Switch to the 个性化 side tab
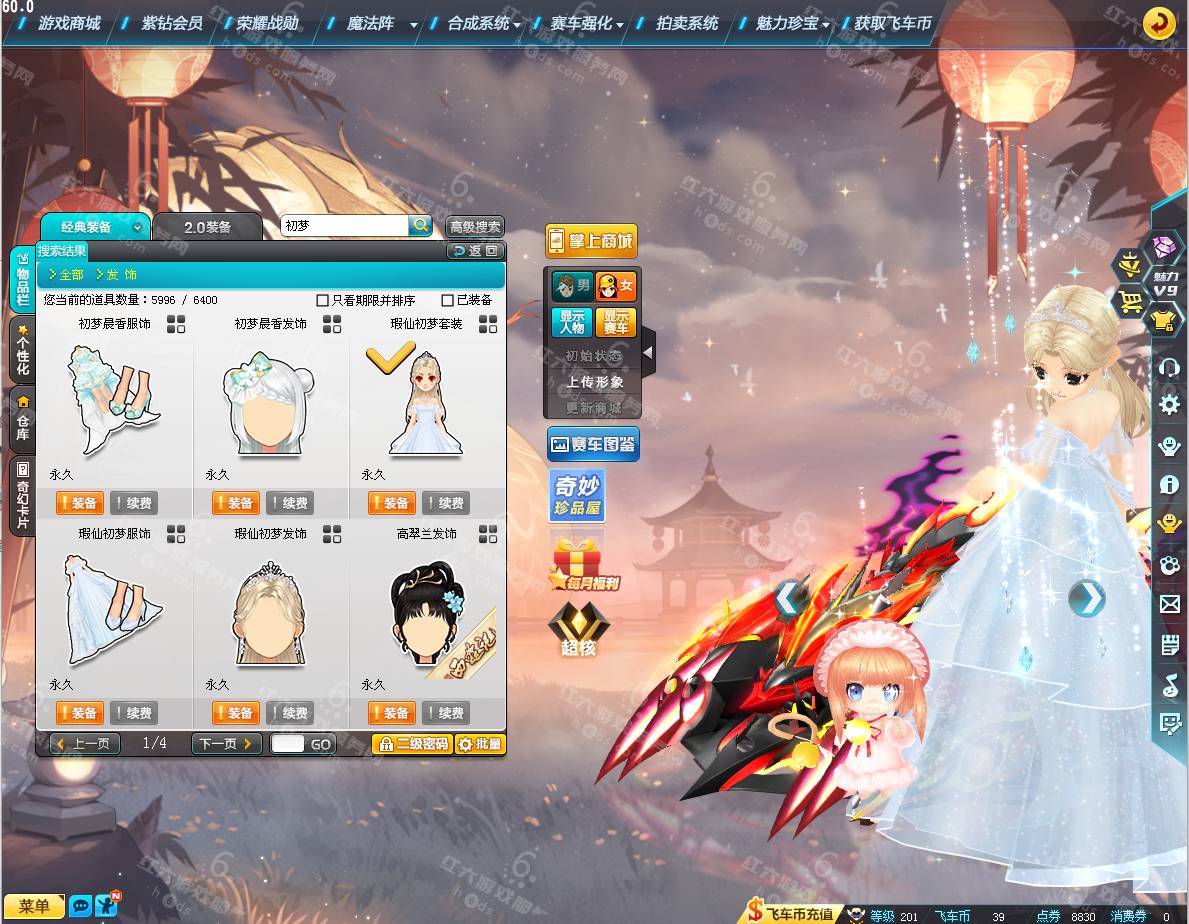 22,349
